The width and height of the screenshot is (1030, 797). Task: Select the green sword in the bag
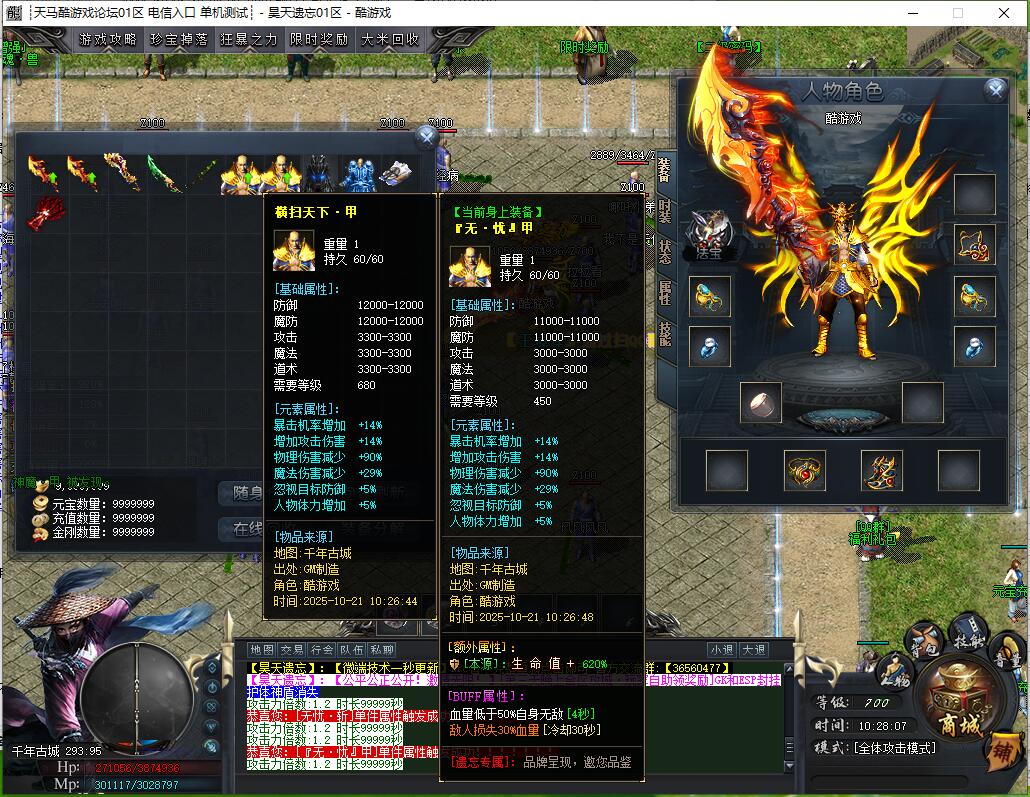(163, 173)
